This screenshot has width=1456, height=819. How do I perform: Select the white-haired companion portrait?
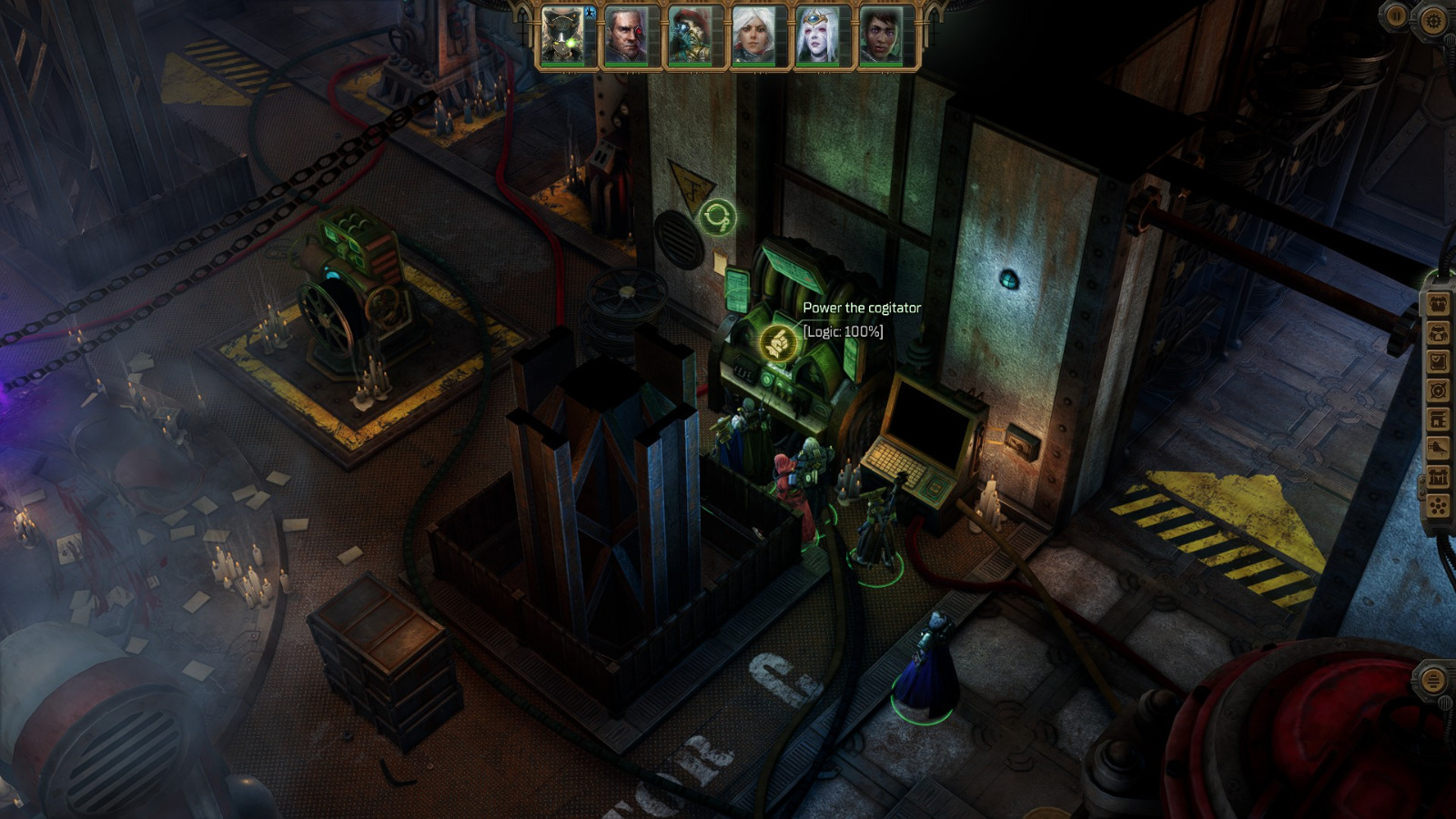coord(753,35)
